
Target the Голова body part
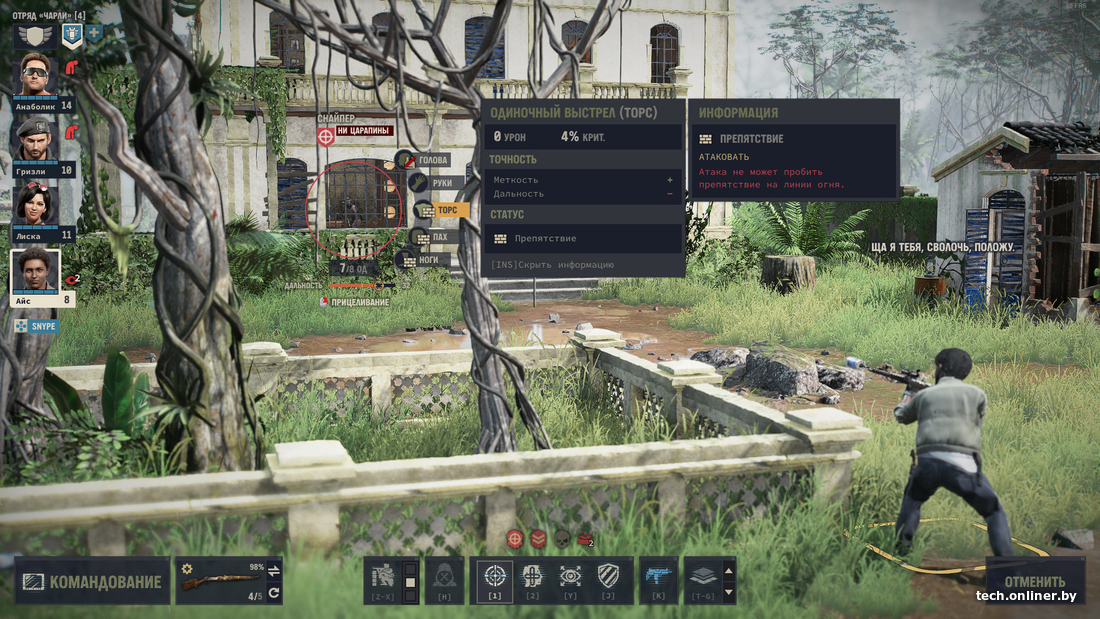coord(431,160)
